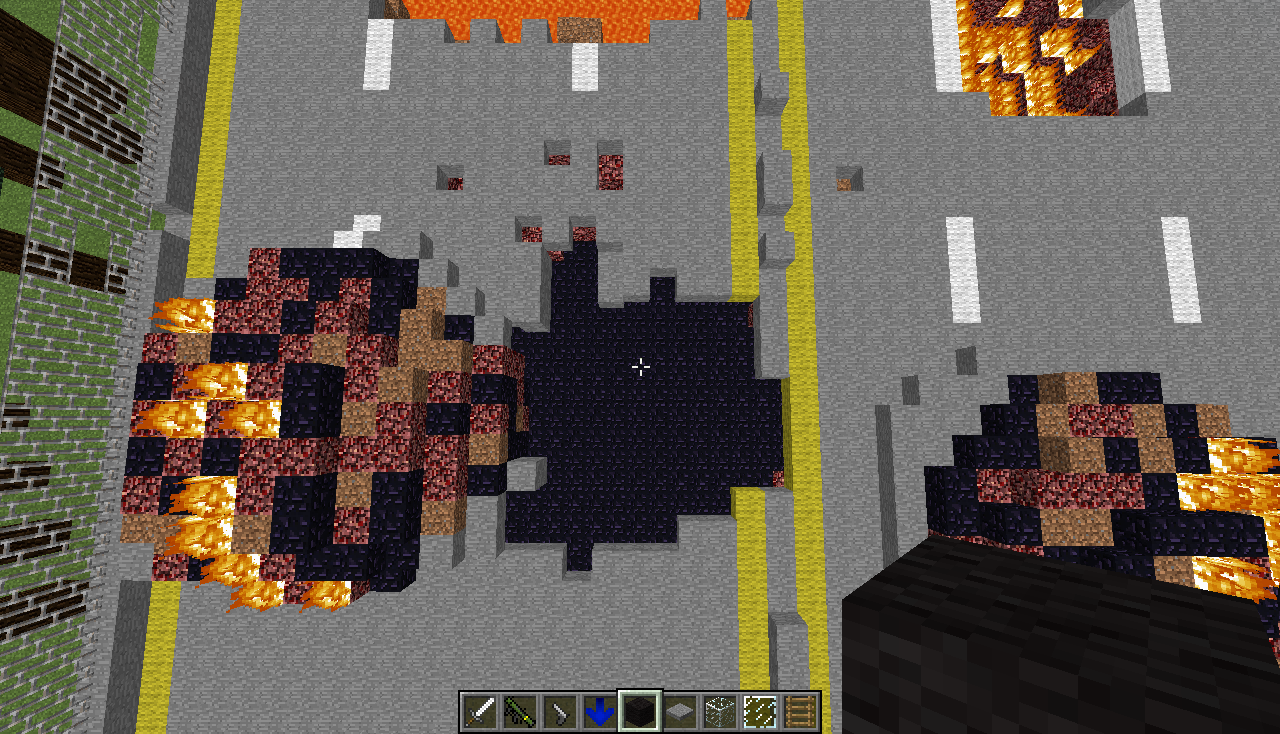The height and width of the screenshot is (734, 1280).
Task: Choose the gray stone slab slot
Action: click(x=680, y=711)
